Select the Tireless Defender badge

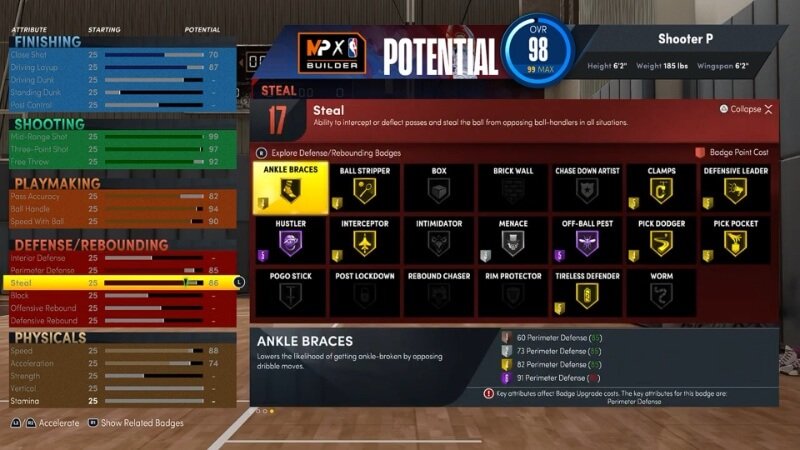coord(587,291)
